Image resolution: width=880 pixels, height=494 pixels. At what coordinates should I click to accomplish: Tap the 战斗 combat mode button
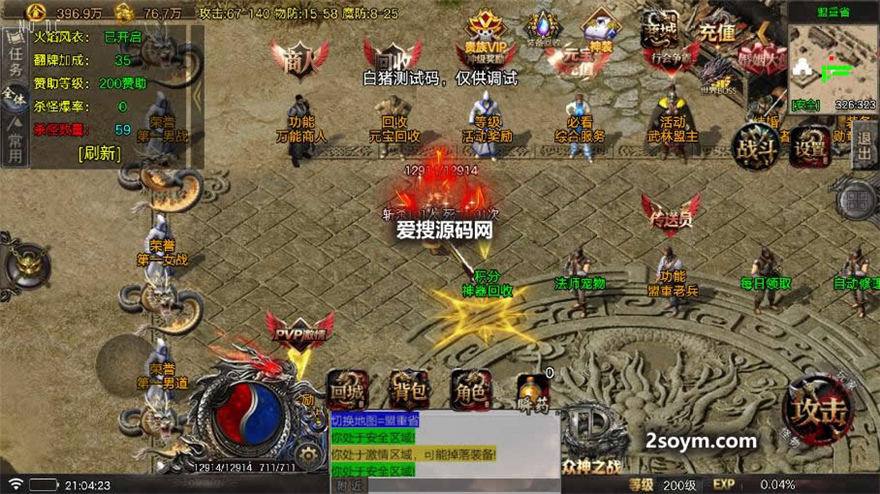[x=755, y=146]
